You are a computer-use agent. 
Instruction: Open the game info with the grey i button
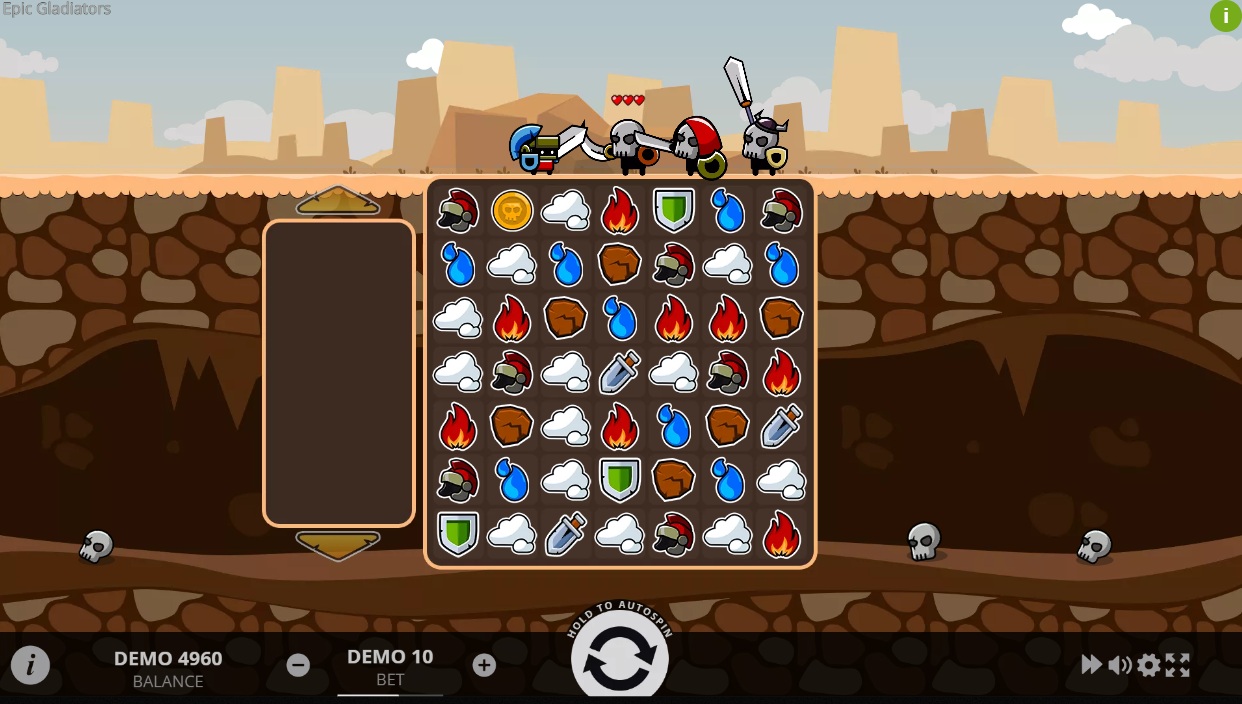coord(30,665)
